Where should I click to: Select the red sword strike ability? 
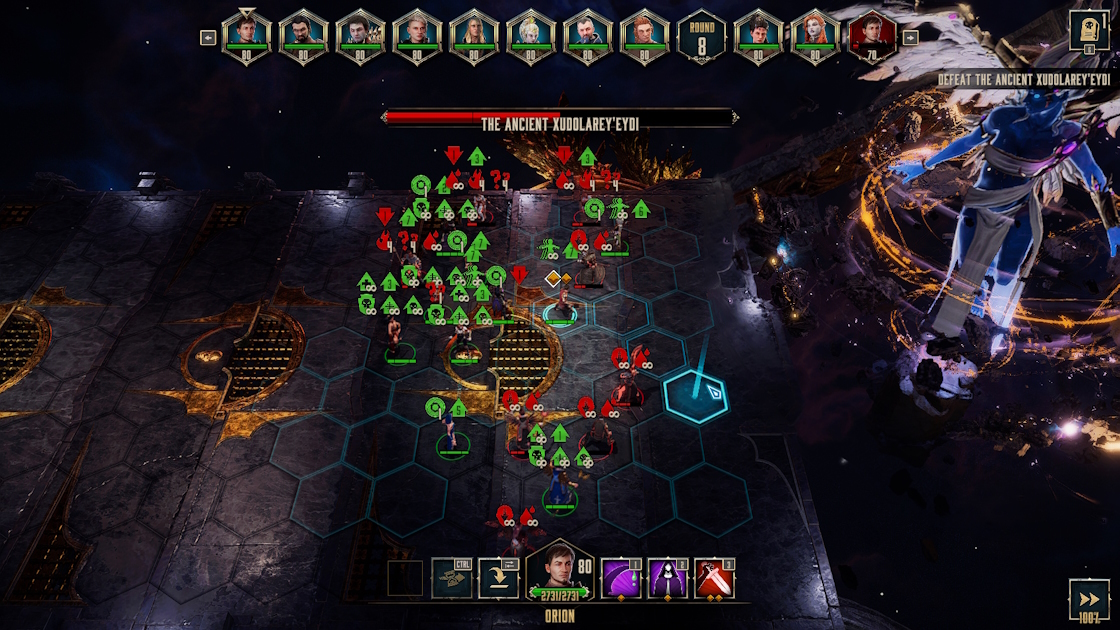click(x=714, y=578)
